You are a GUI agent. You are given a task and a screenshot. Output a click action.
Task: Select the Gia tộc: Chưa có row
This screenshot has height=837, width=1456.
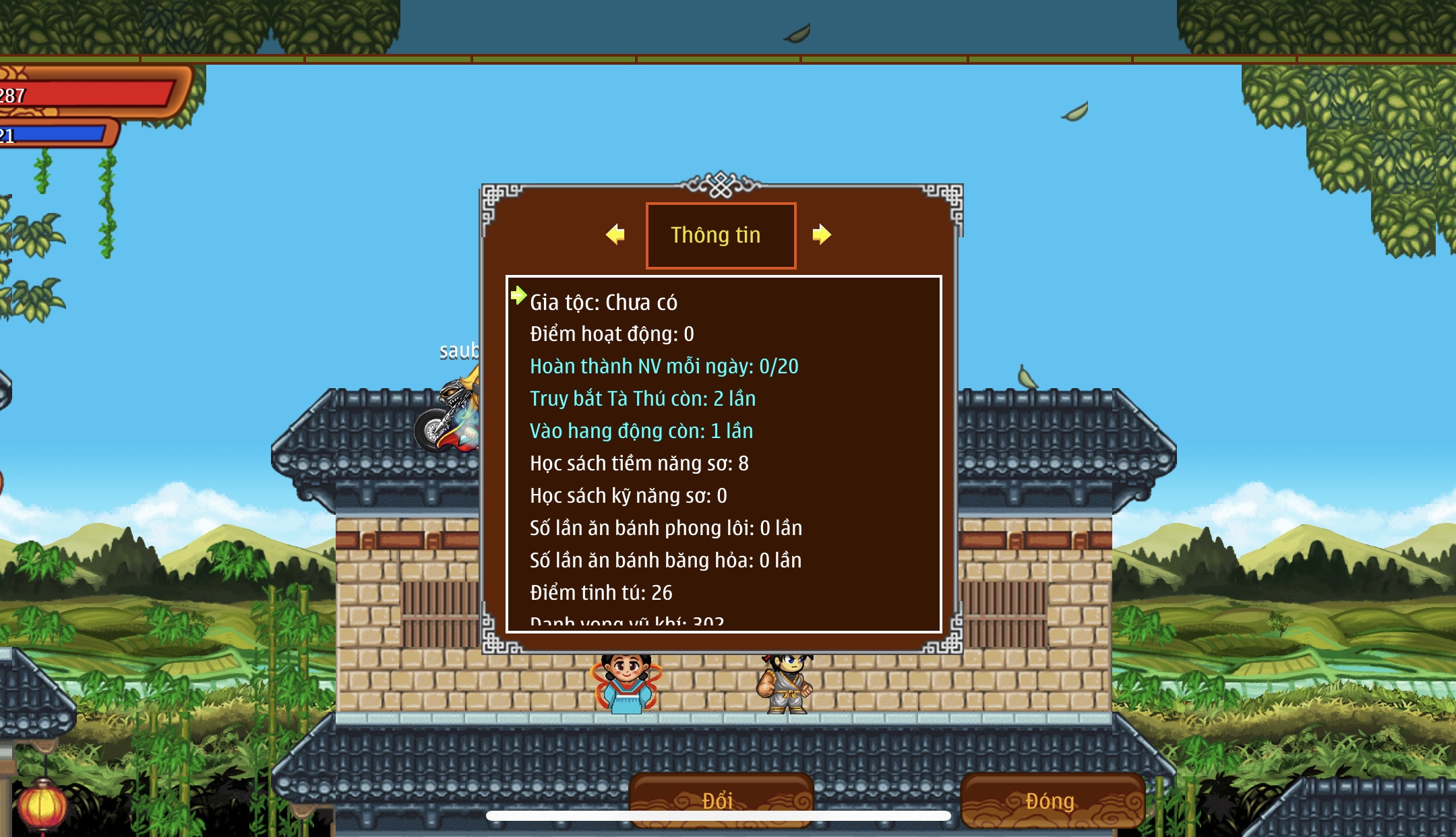[x=603, y=303]
